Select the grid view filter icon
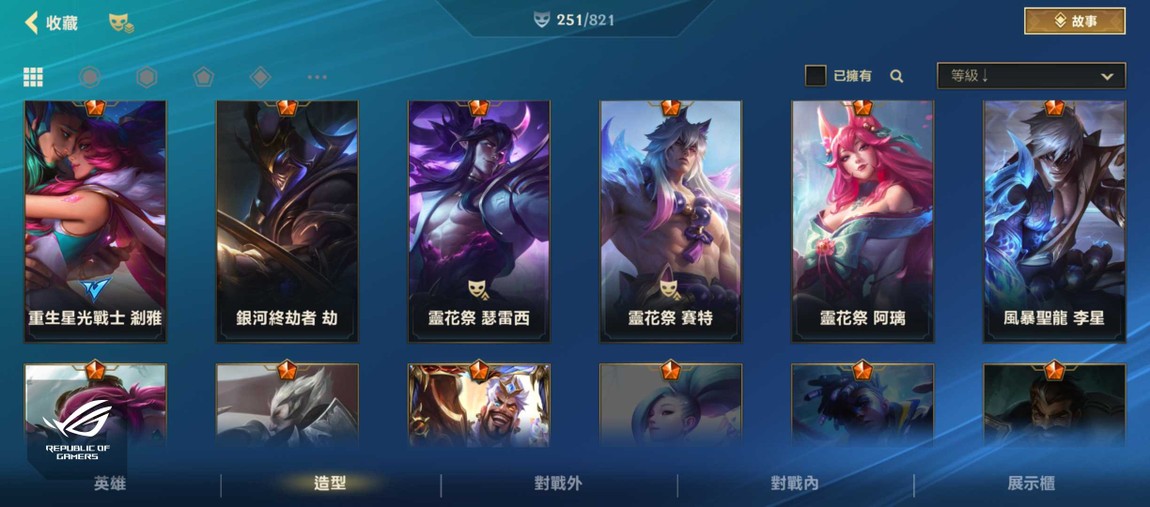Image resolution: width=1150 pixels, height=507 pixels. pos(33,77)
